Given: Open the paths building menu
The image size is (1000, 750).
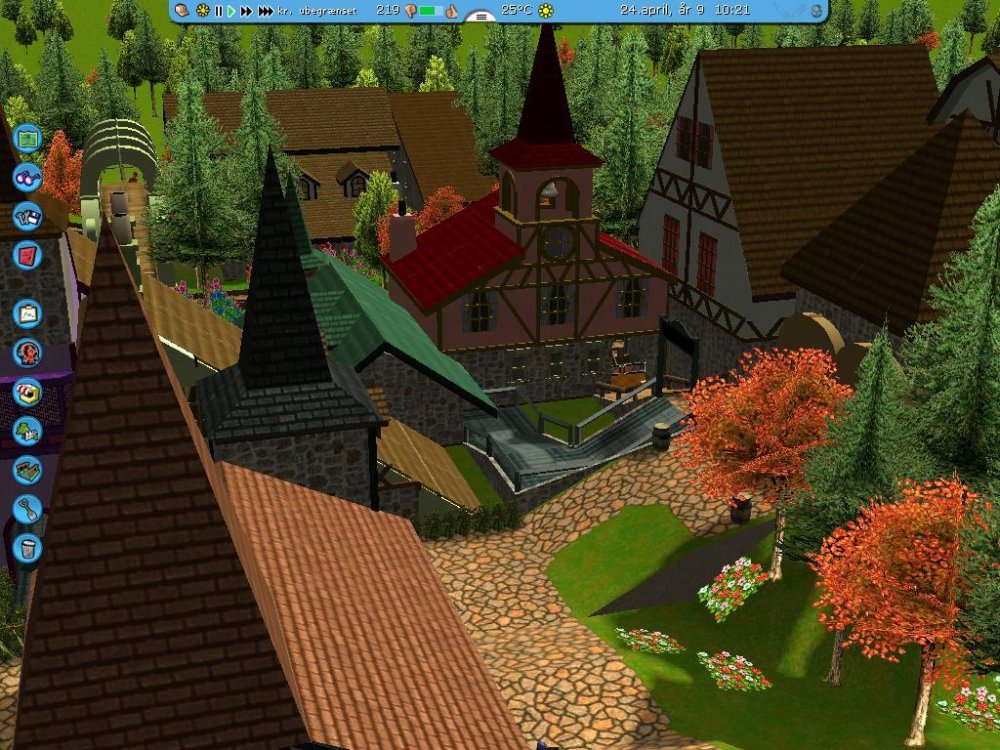Looking at the screenshot, I should point(27,469).
